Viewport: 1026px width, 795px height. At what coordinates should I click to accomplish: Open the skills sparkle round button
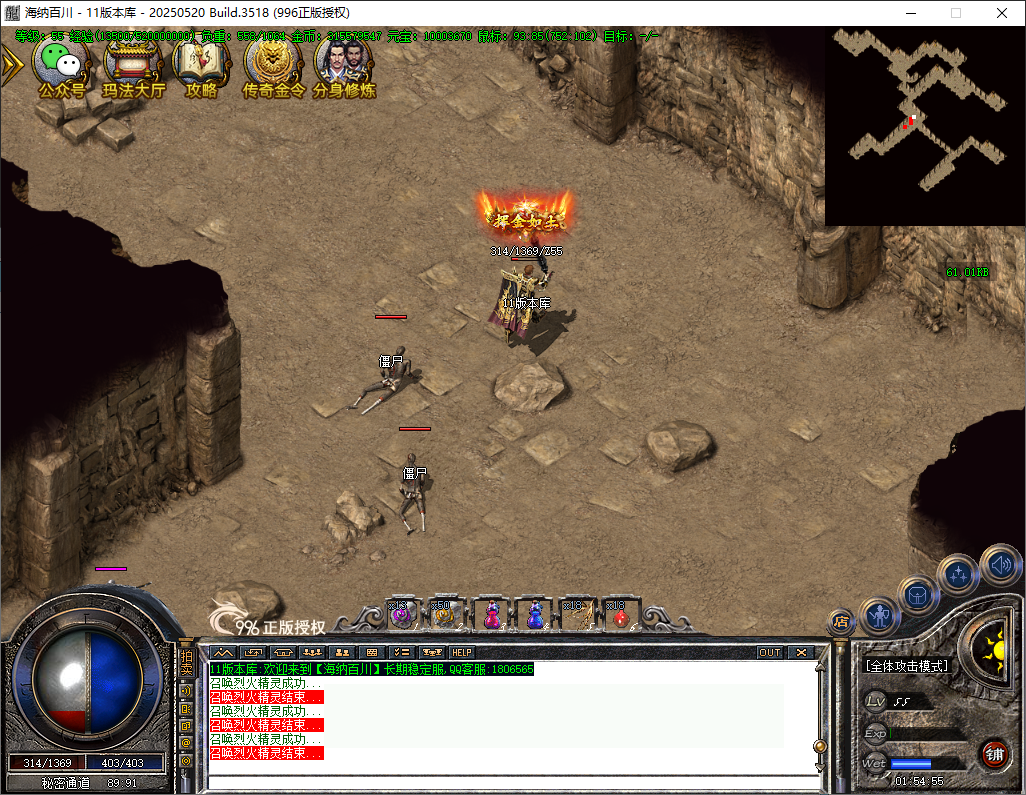[x=958, y=574]
